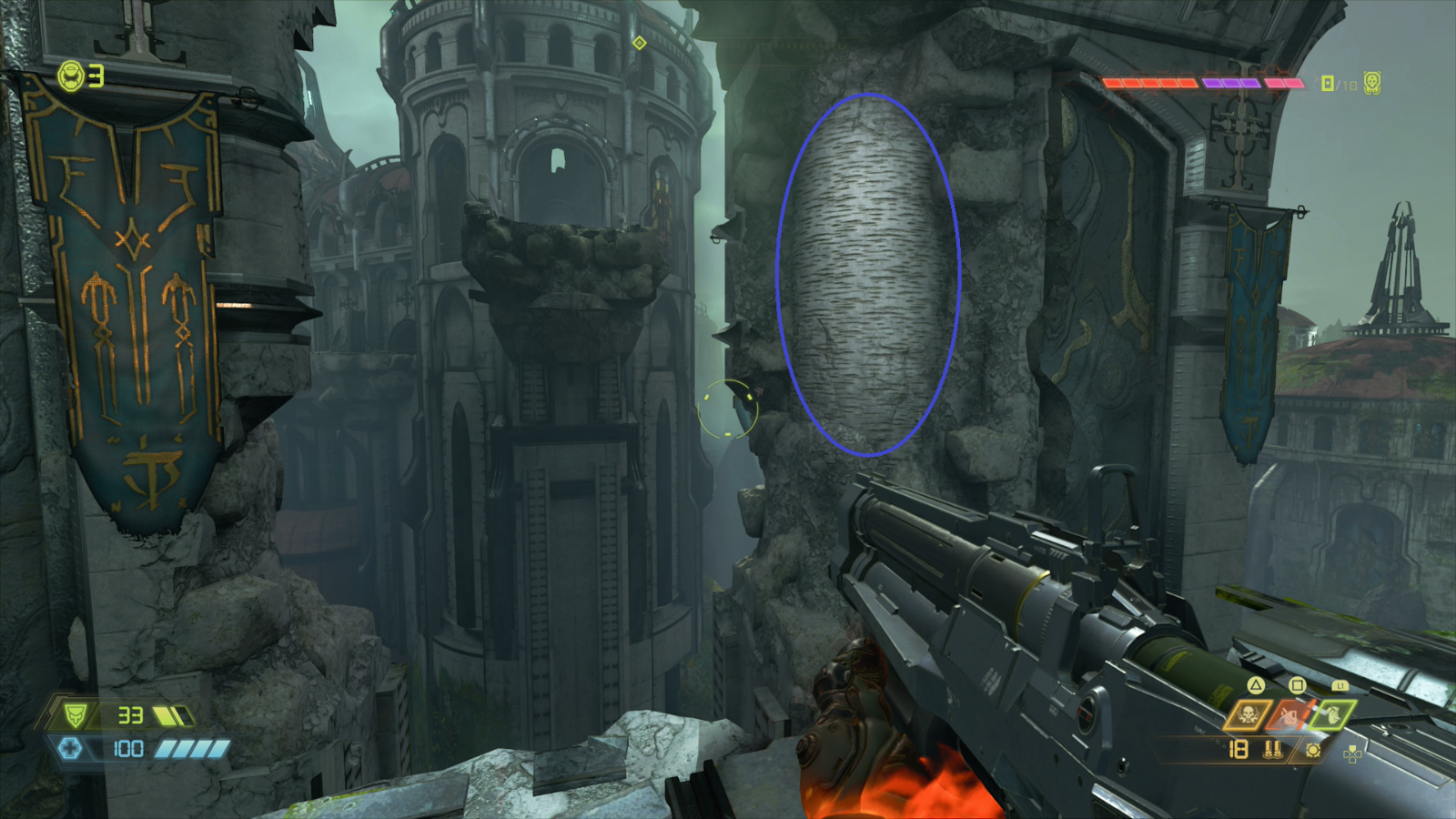This screenshot has width=1456, height=819.
Task: Toggle the Triangle button prompt above the grenade
Action: [x=1256, y=685]
